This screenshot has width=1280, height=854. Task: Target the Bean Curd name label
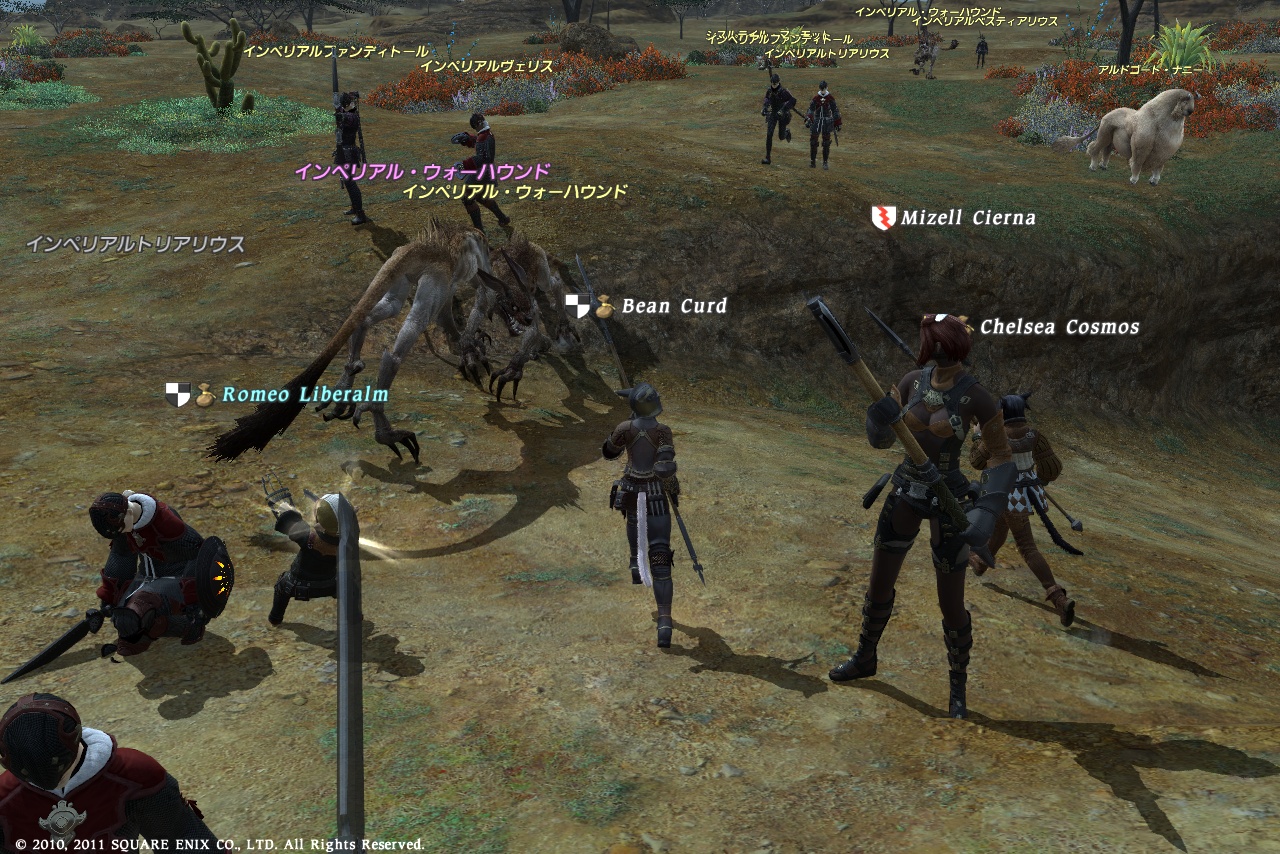[674, 306]
